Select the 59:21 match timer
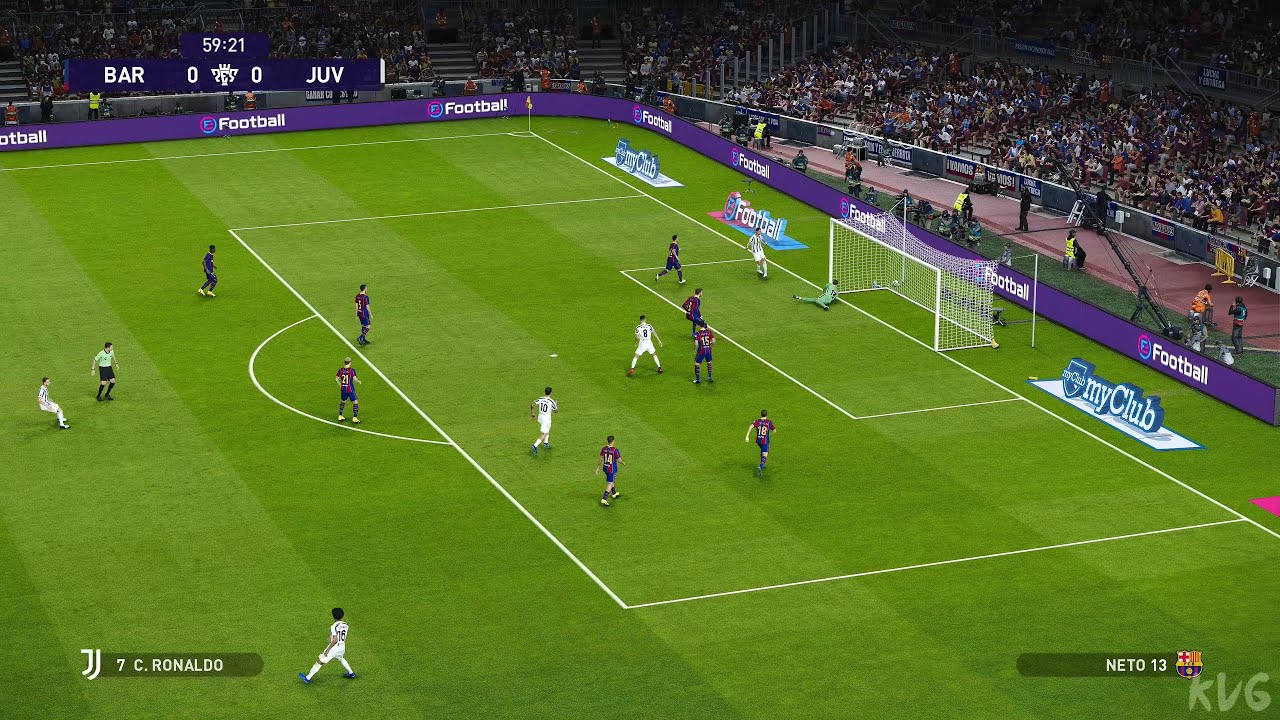The width and height of the screenshot is (1280, 720). 222,43
